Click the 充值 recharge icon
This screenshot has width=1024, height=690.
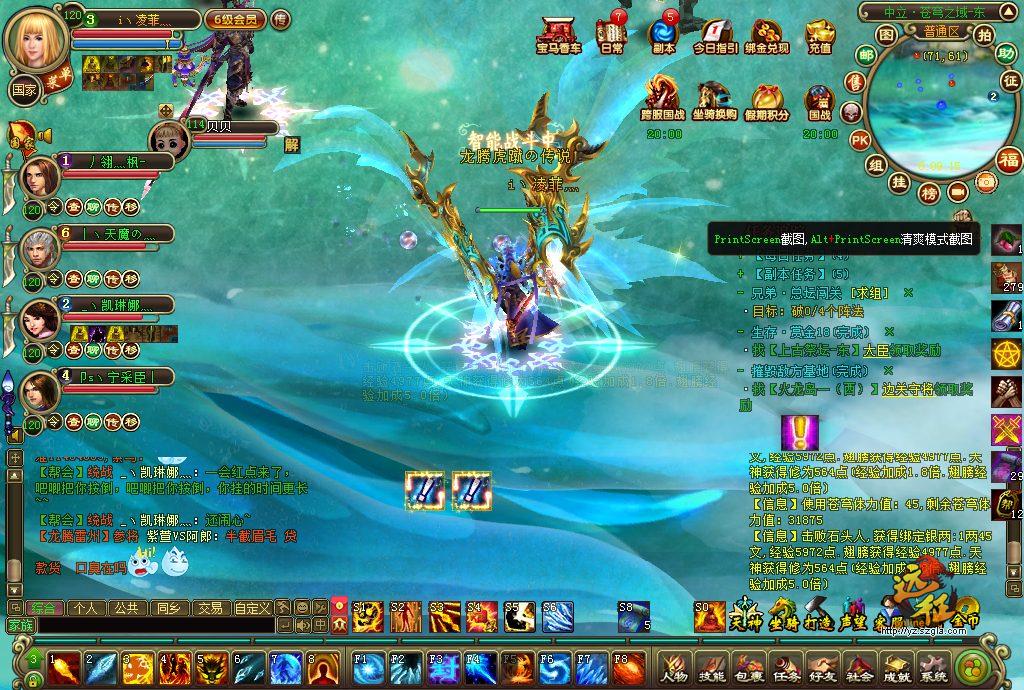pos(819,36)
